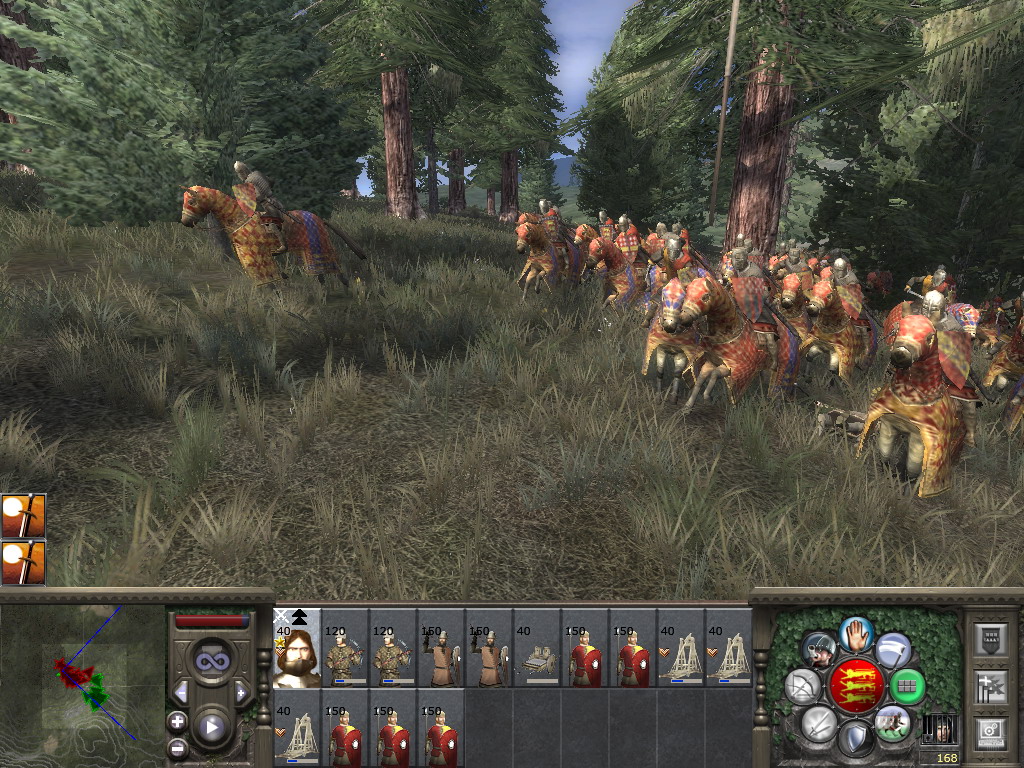Click the green formation grid button
Screen dimensions: 1024x768
(907, 686)
